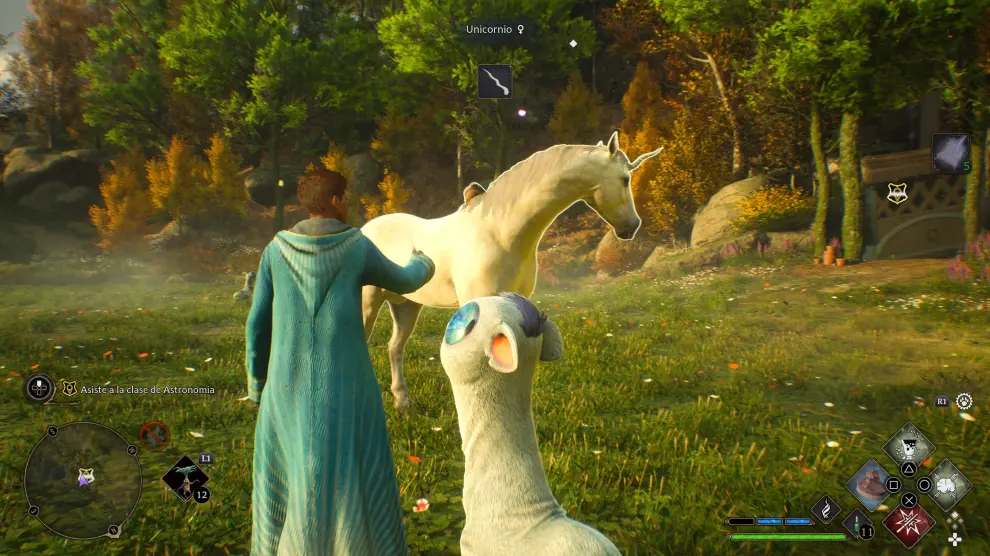The width and height of the screenshot is (990, 556).
Task: Select the white fur pickup icon
Action: [x=950, y=153]
